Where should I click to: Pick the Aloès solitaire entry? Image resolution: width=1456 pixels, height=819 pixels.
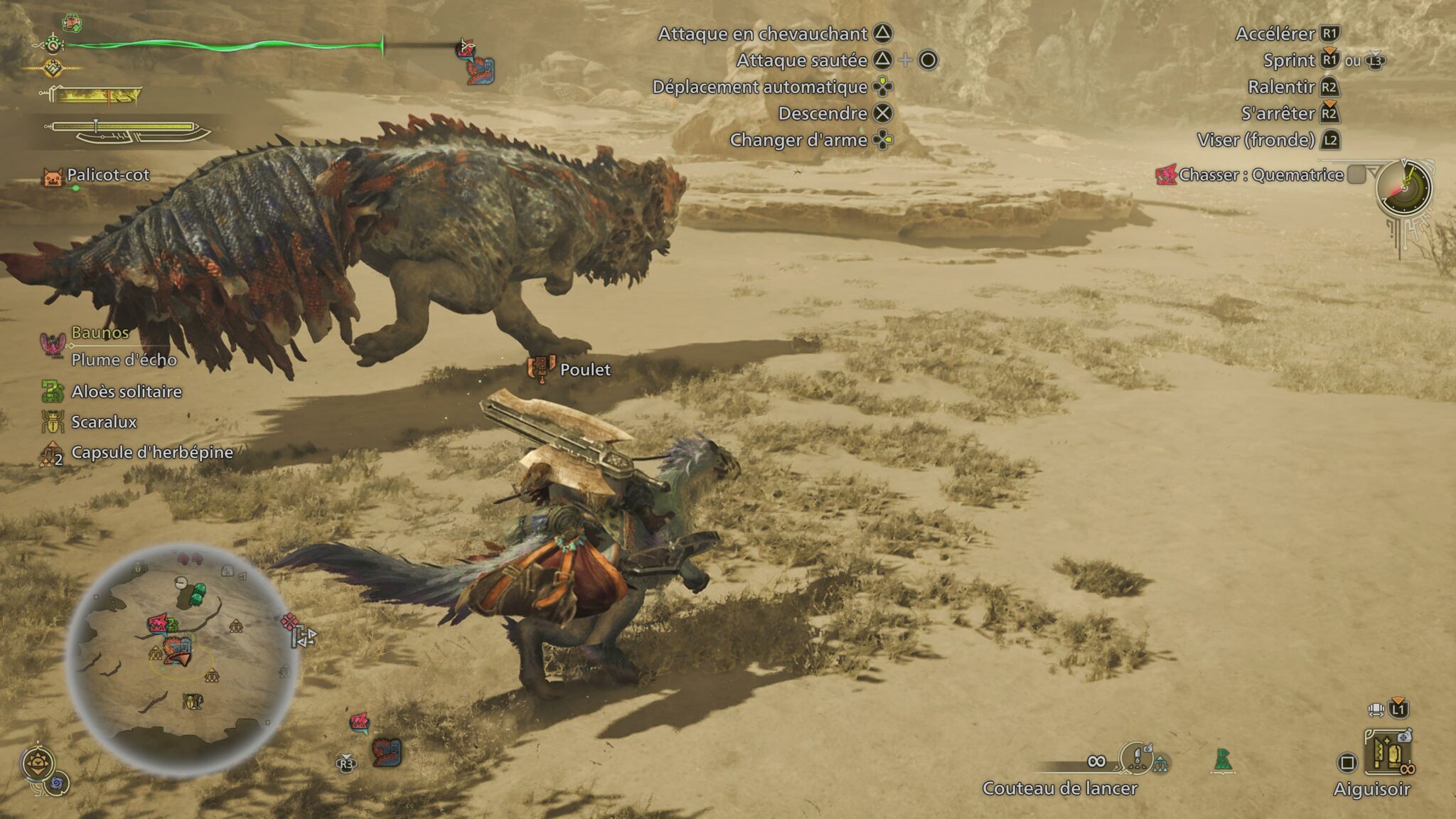point(126,392)
